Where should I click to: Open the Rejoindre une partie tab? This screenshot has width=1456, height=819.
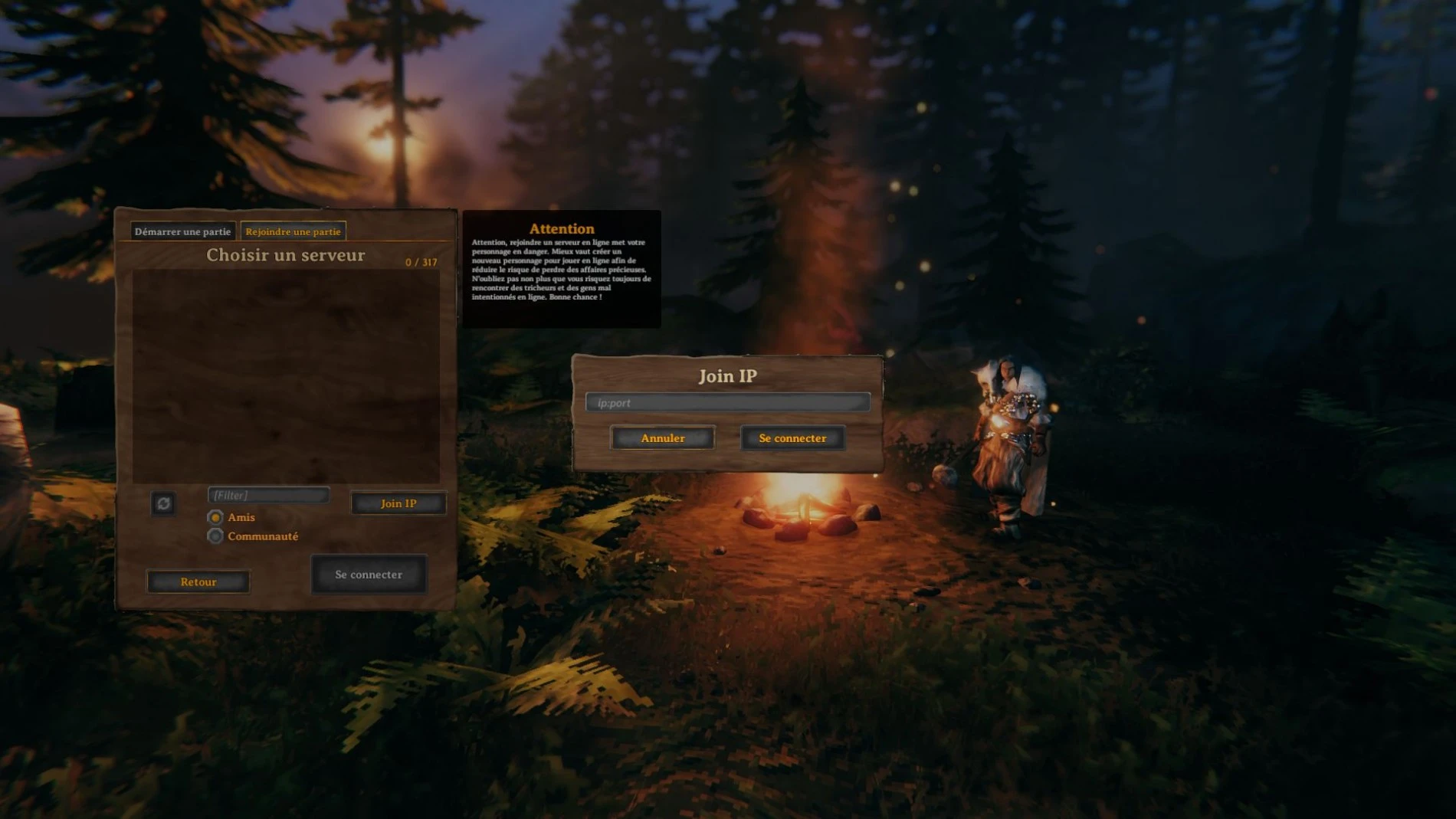click(x=294, y=230)
